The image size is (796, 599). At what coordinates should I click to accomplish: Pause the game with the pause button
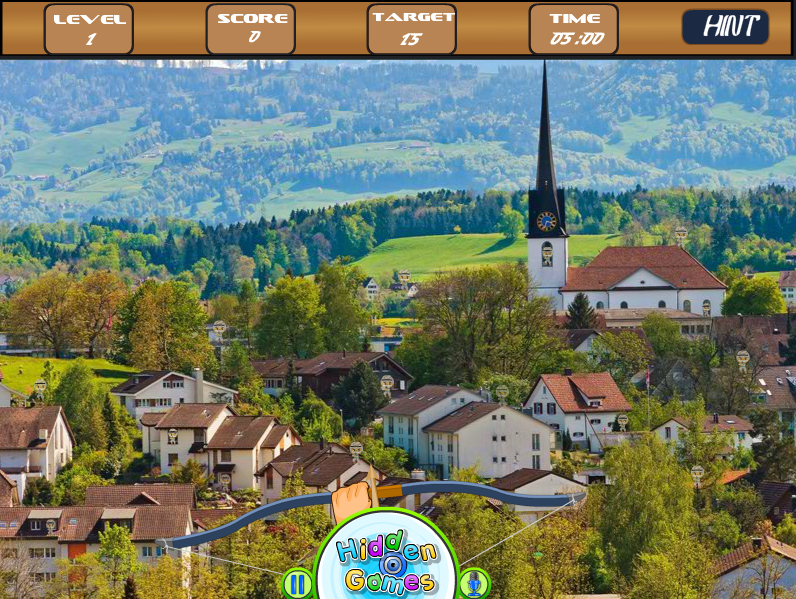click(x=297, y=583)
